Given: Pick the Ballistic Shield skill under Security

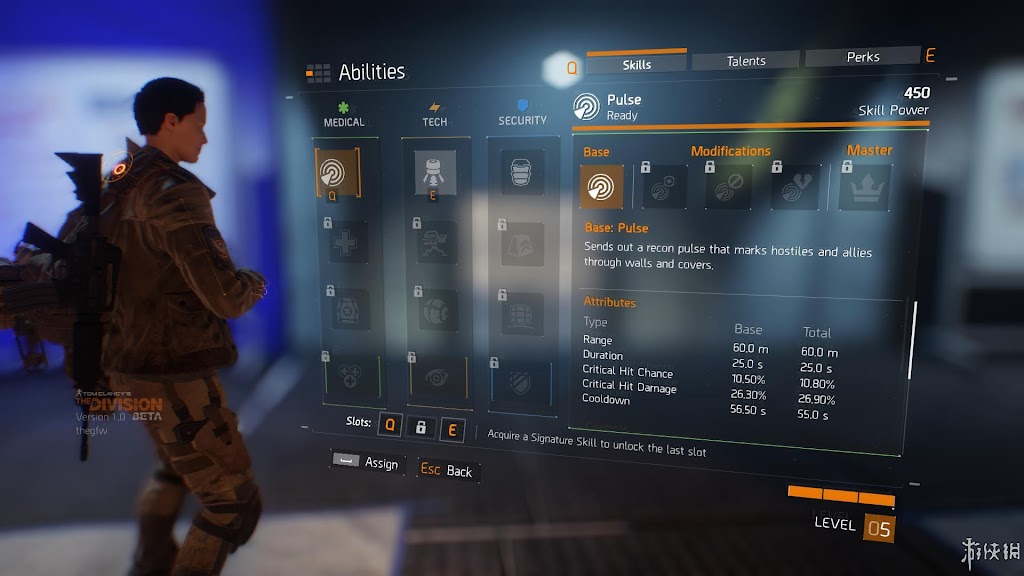Looking at the screenshot, I should coord(521,171).
